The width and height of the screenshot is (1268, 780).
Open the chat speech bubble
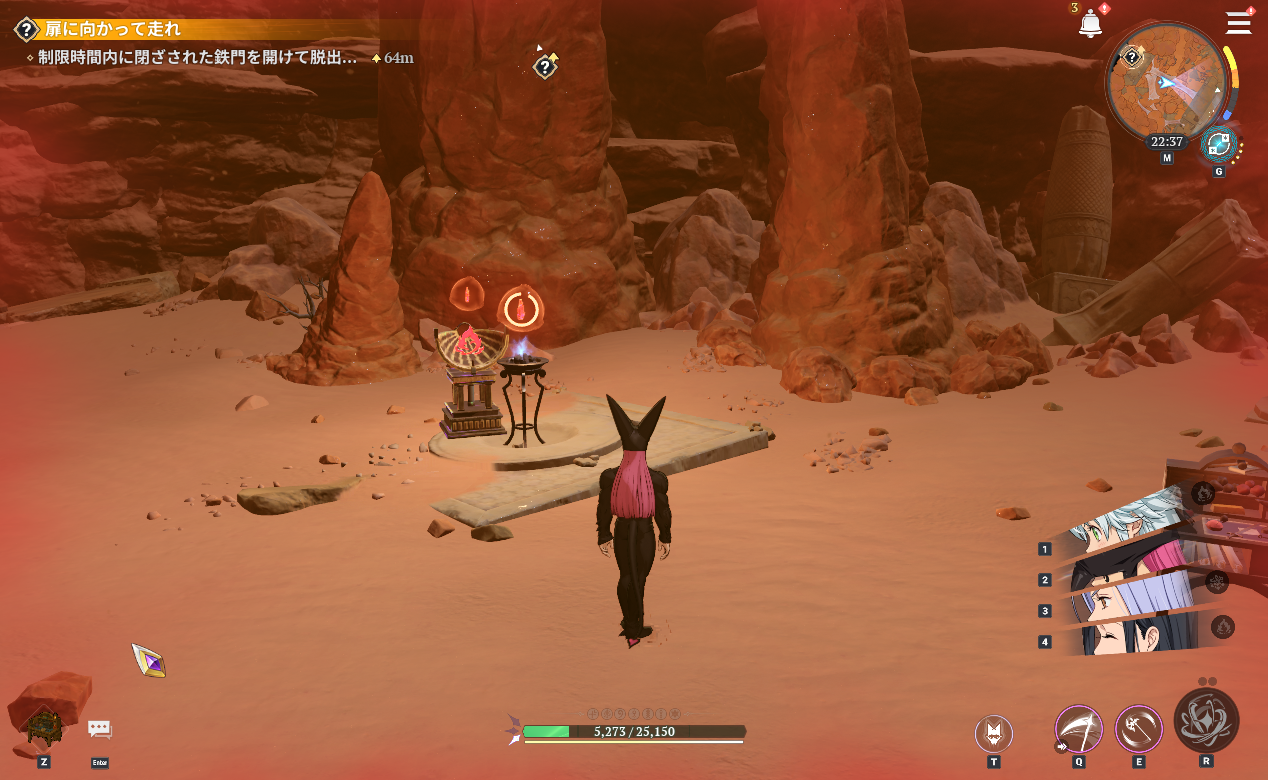pos(99,730)
